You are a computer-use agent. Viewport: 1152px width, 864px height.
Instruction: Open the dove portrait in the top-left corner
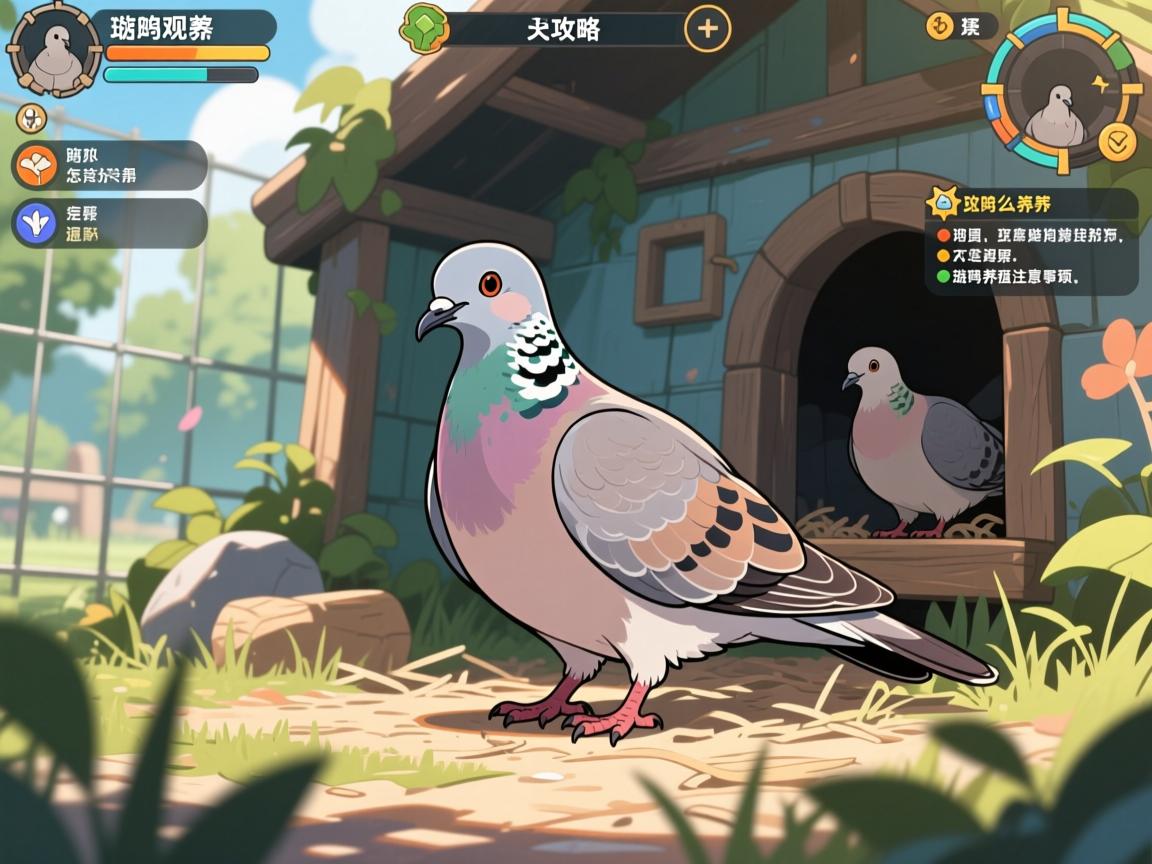54,48
